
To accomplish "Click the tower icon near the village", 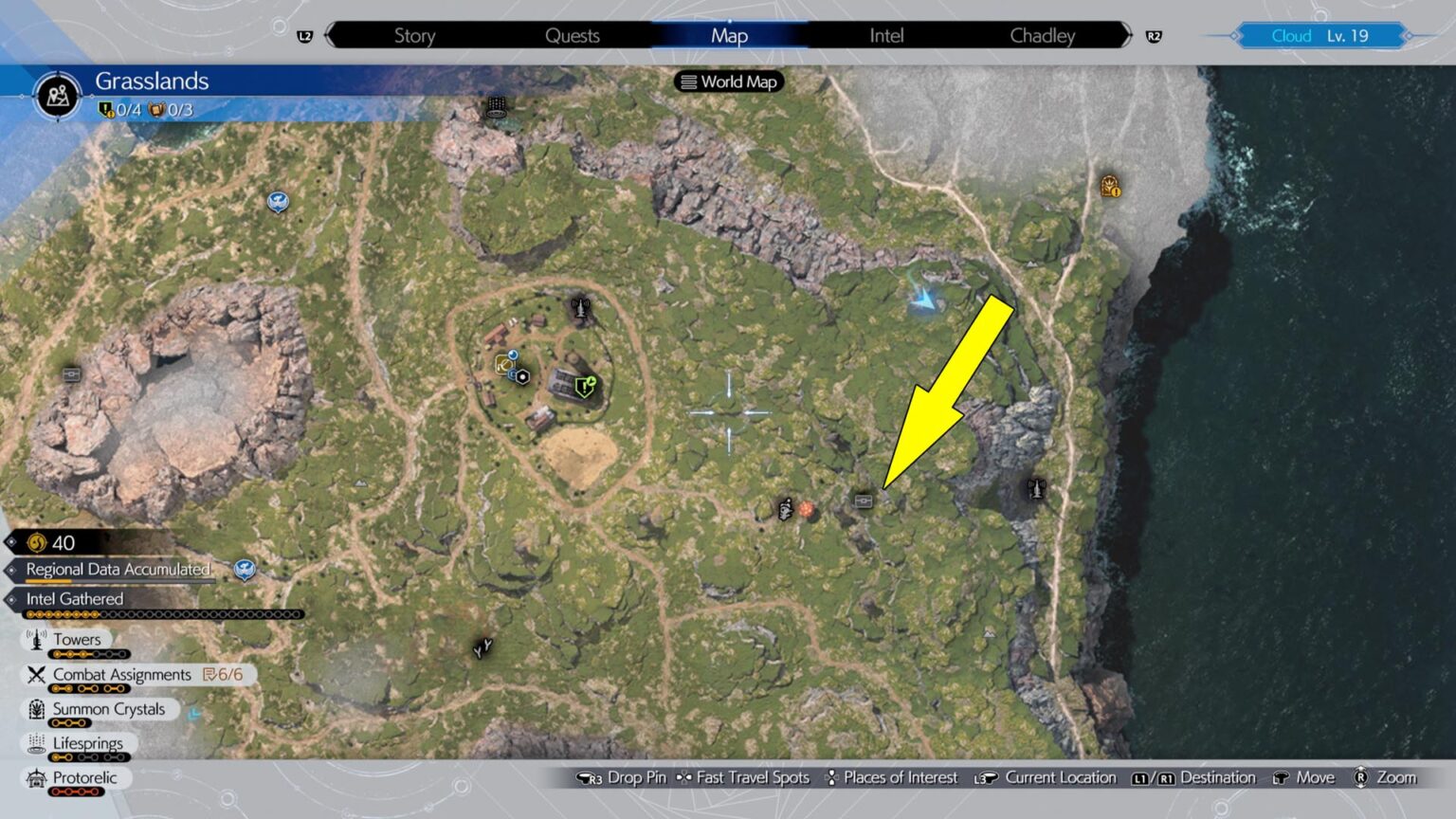I will point(580,309).
